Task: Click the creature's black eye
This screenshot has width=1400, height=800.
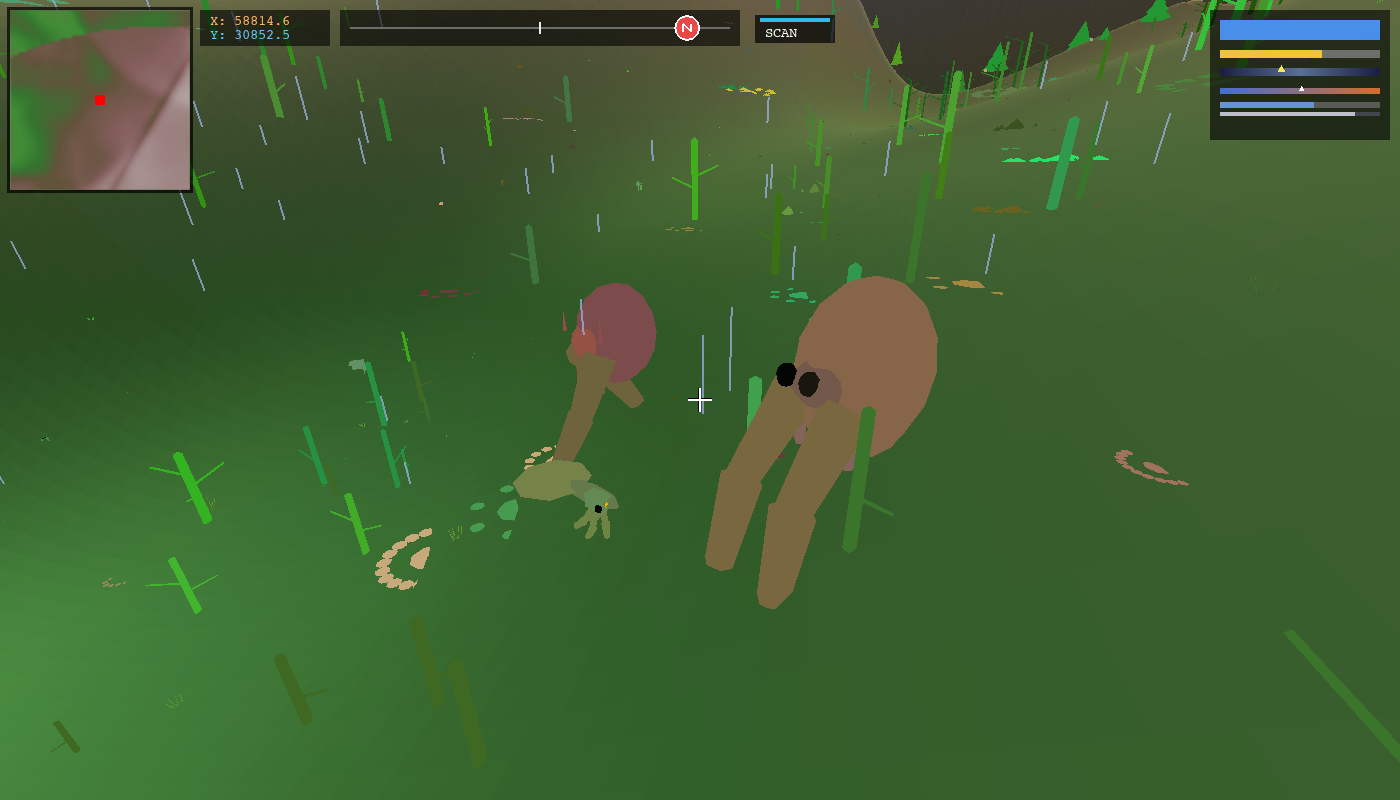Action: point(785,376)
